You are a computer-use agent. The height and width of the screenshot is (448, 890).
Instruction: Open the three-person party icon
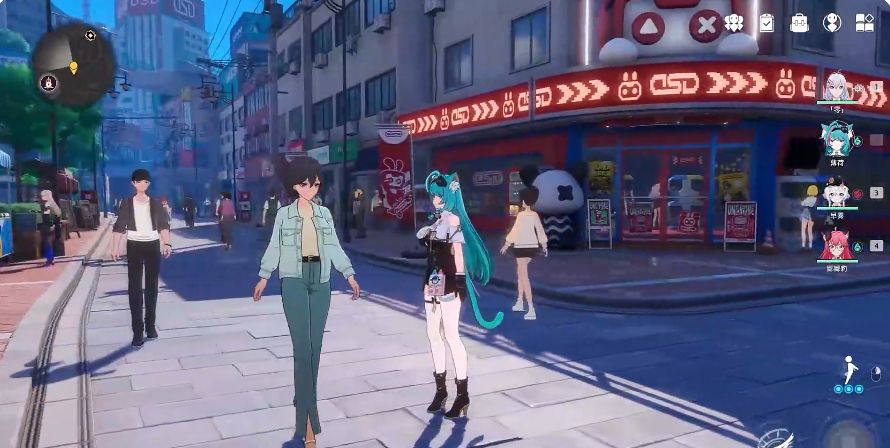tap(734, 22)
